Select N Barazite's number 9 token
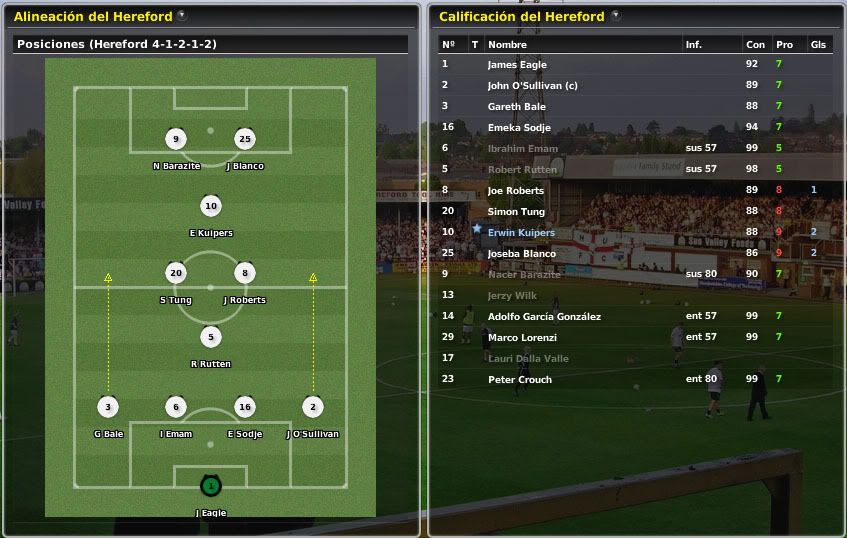The width and height of the screenshot is (847, 538). click(x=176, y=140)
